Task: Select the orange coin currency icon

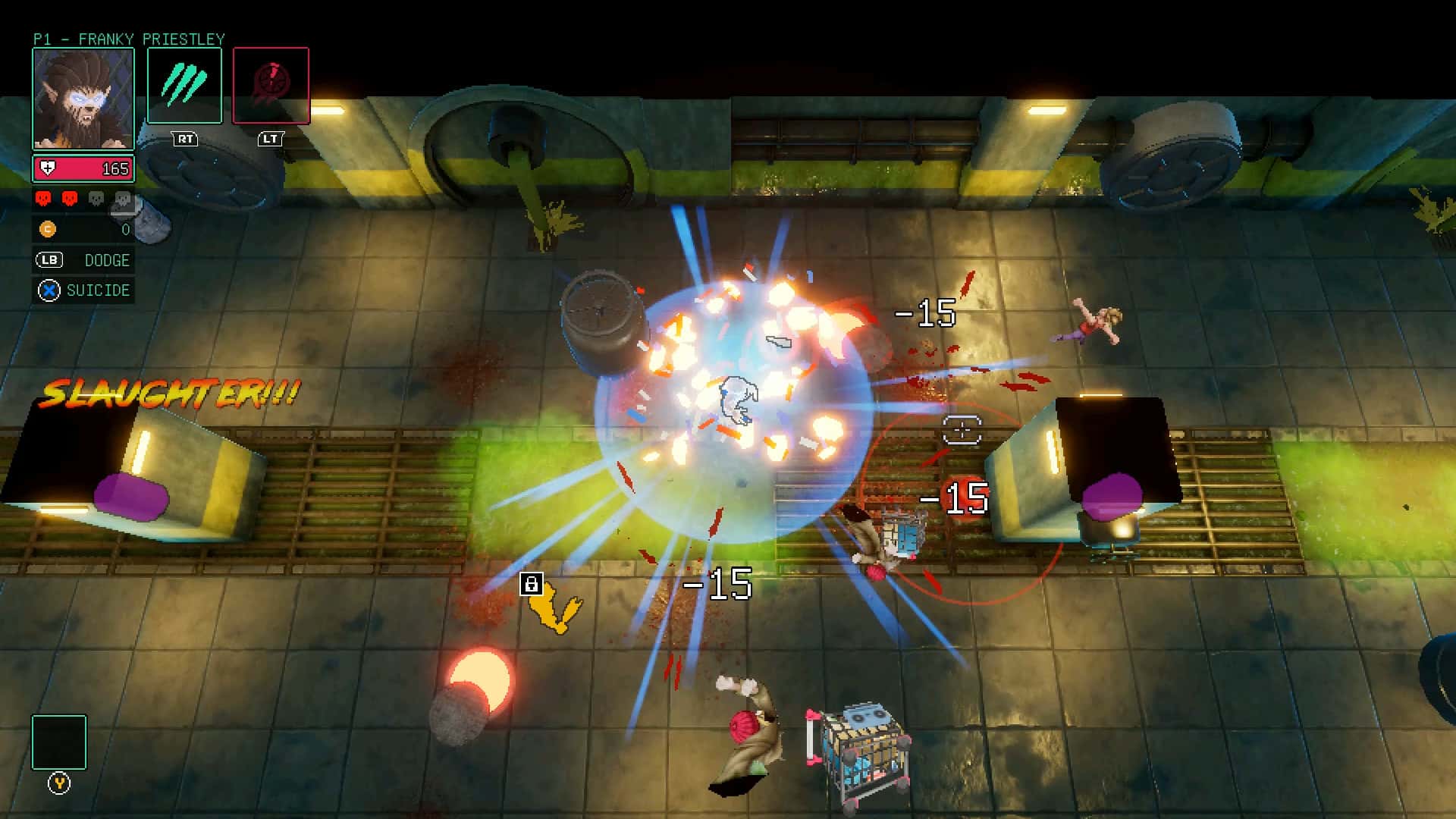Action: point(47,230)
